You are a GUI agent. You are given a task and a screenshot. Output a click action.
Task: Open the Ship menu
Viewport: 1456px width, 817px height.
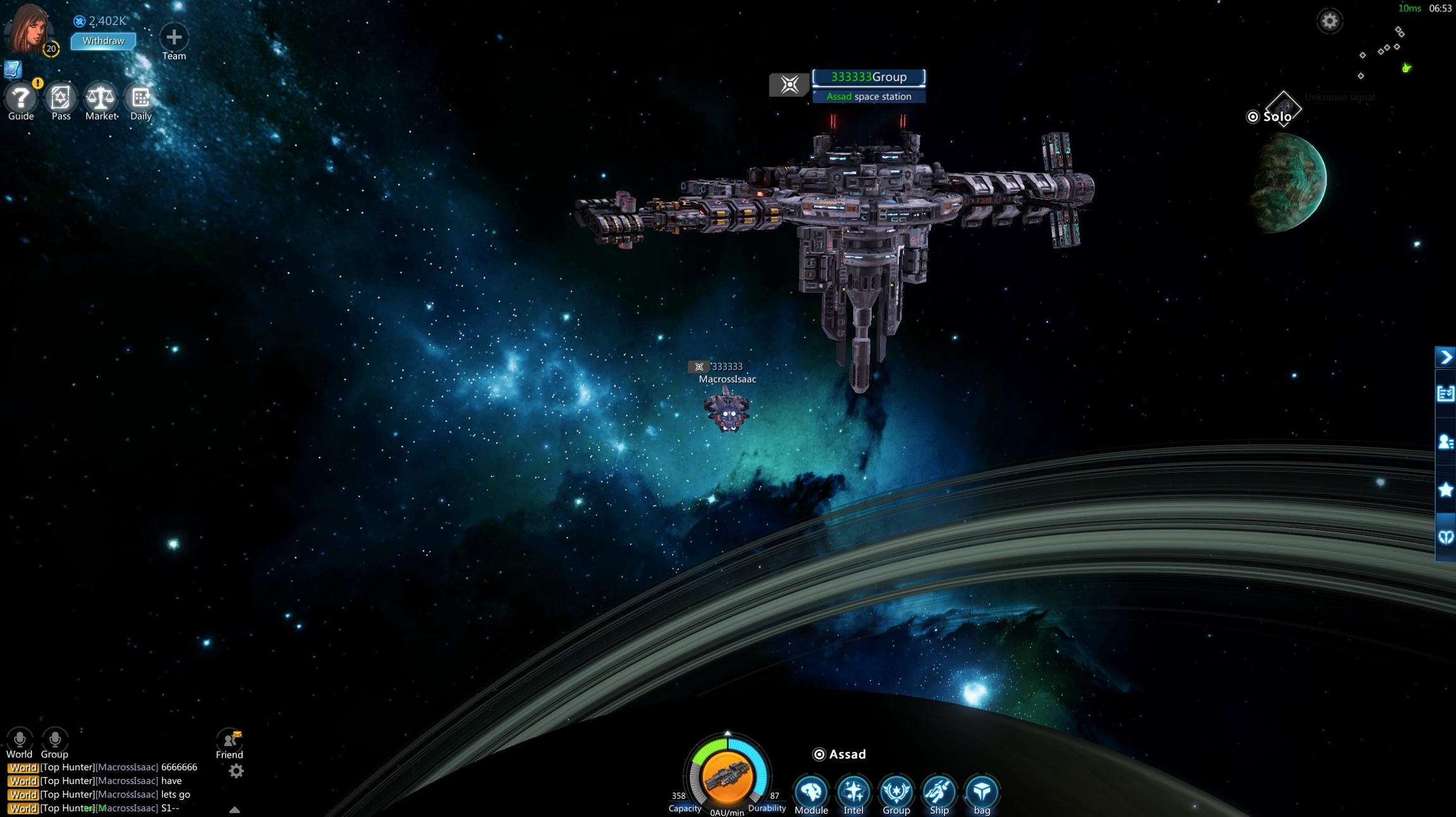pyautogui.click(x=939, y=792)
